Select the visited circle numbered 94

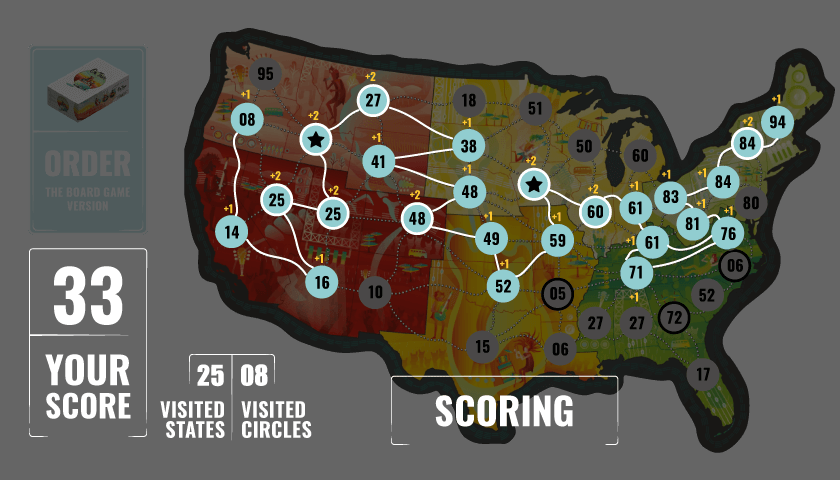point(777,122)
